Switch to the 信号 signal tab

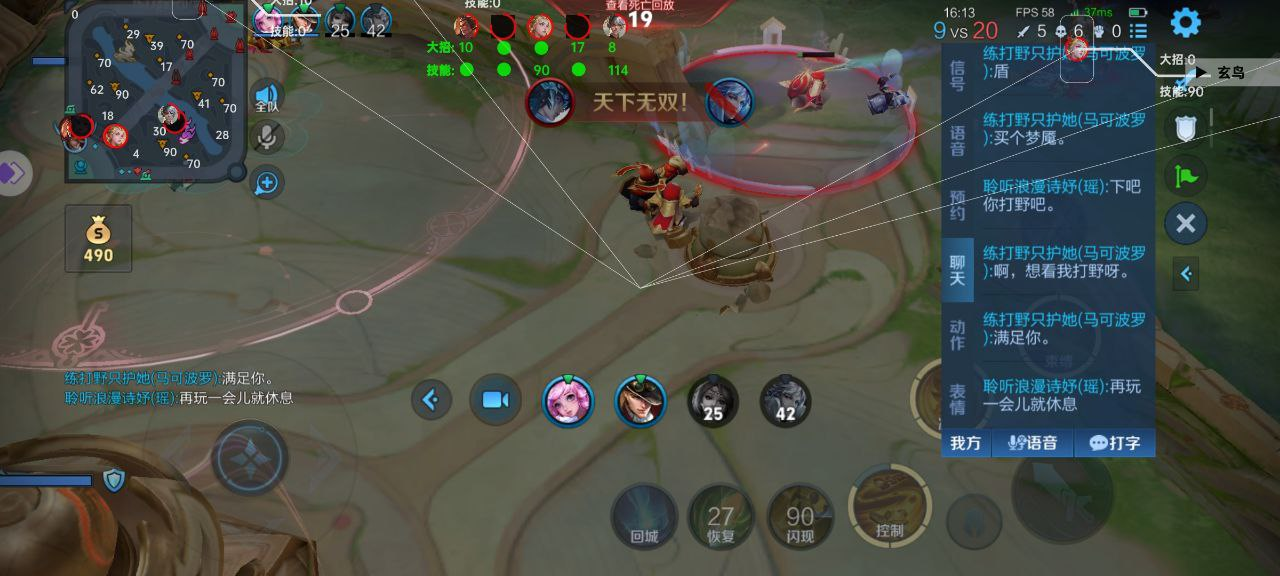[957, 75]
